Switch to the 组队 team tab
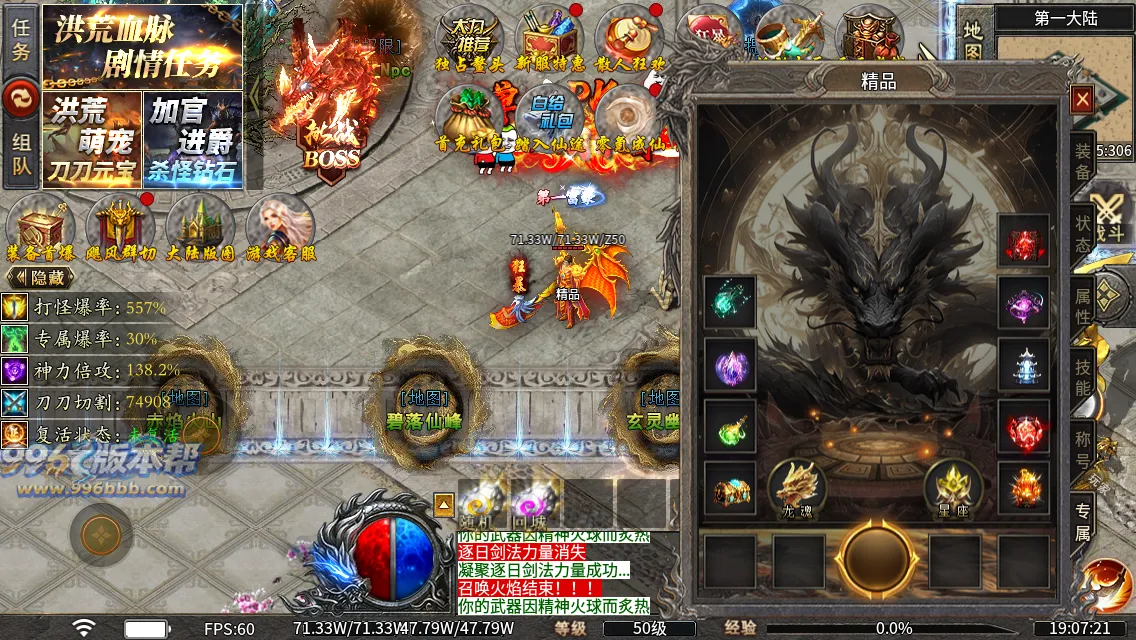1136x640 pixels. click(21, 156)
